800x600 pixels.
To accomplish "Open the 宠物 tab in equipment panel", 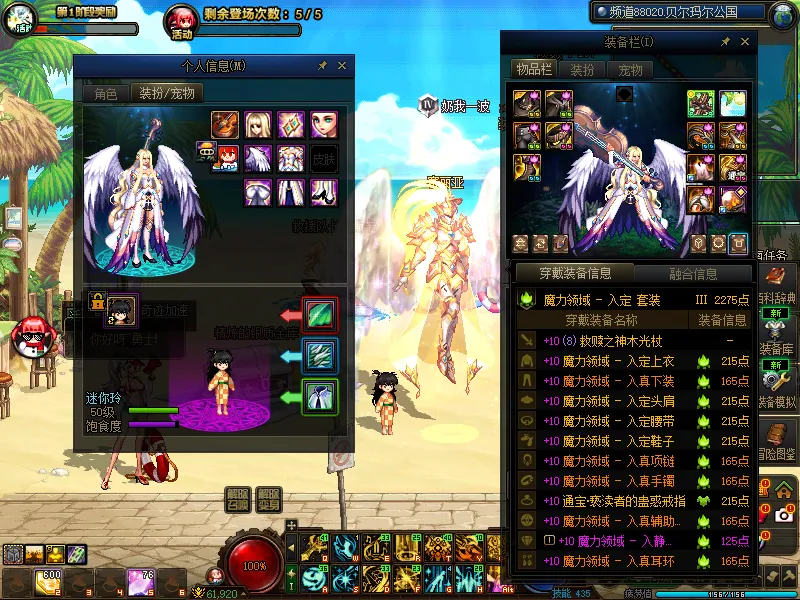I will coord(630,70).
